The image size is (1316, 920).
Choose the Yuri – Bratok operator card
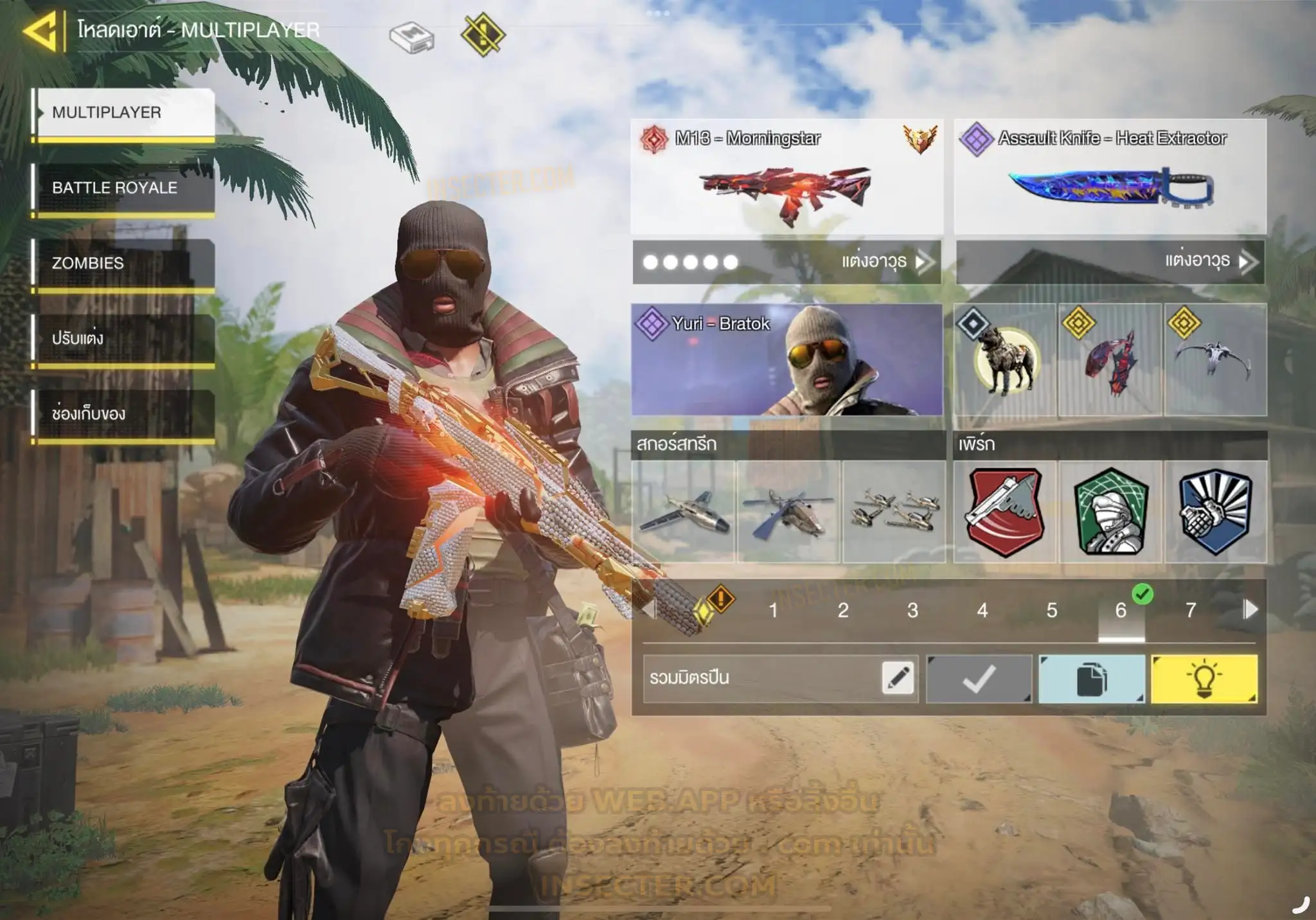[x=787, y=360]
